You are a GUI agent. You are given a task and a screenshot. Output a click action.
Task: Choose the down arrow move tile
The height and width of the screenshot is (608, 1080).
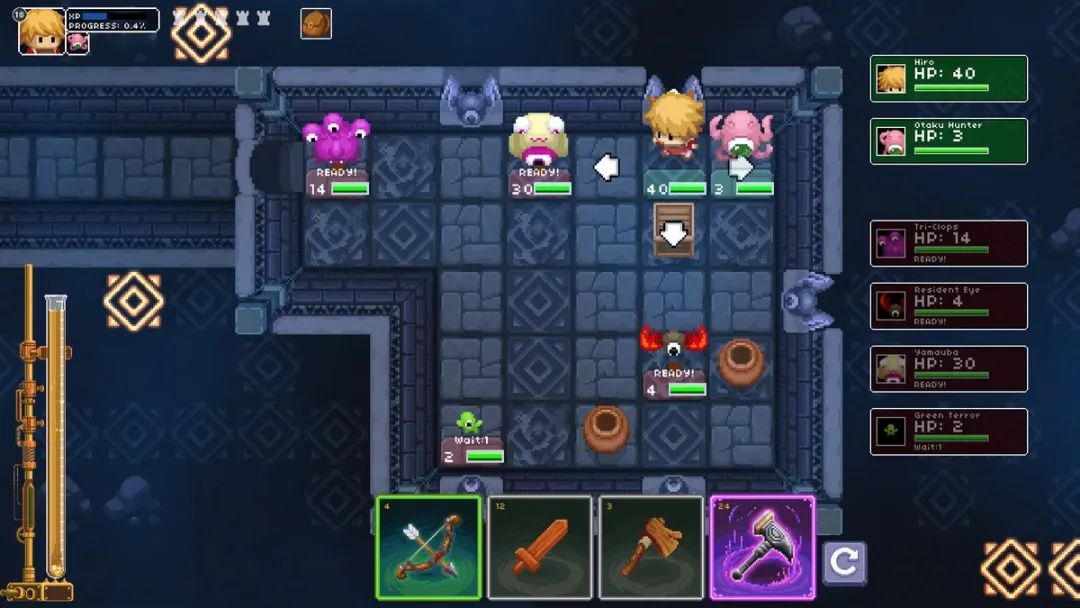click(x=674, y=232)
